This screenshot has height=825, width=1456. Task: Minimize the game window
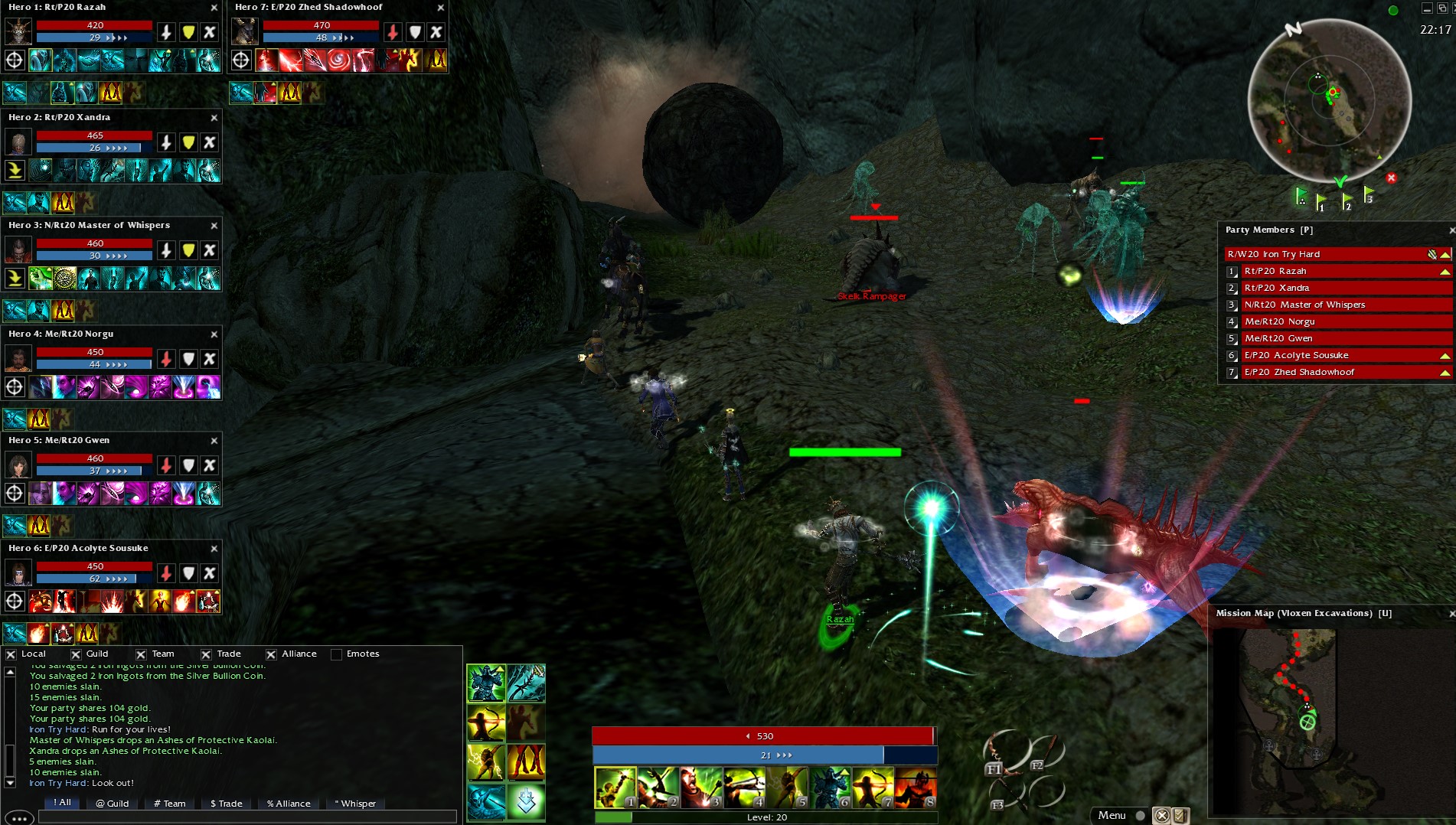tap(1427, 8)
